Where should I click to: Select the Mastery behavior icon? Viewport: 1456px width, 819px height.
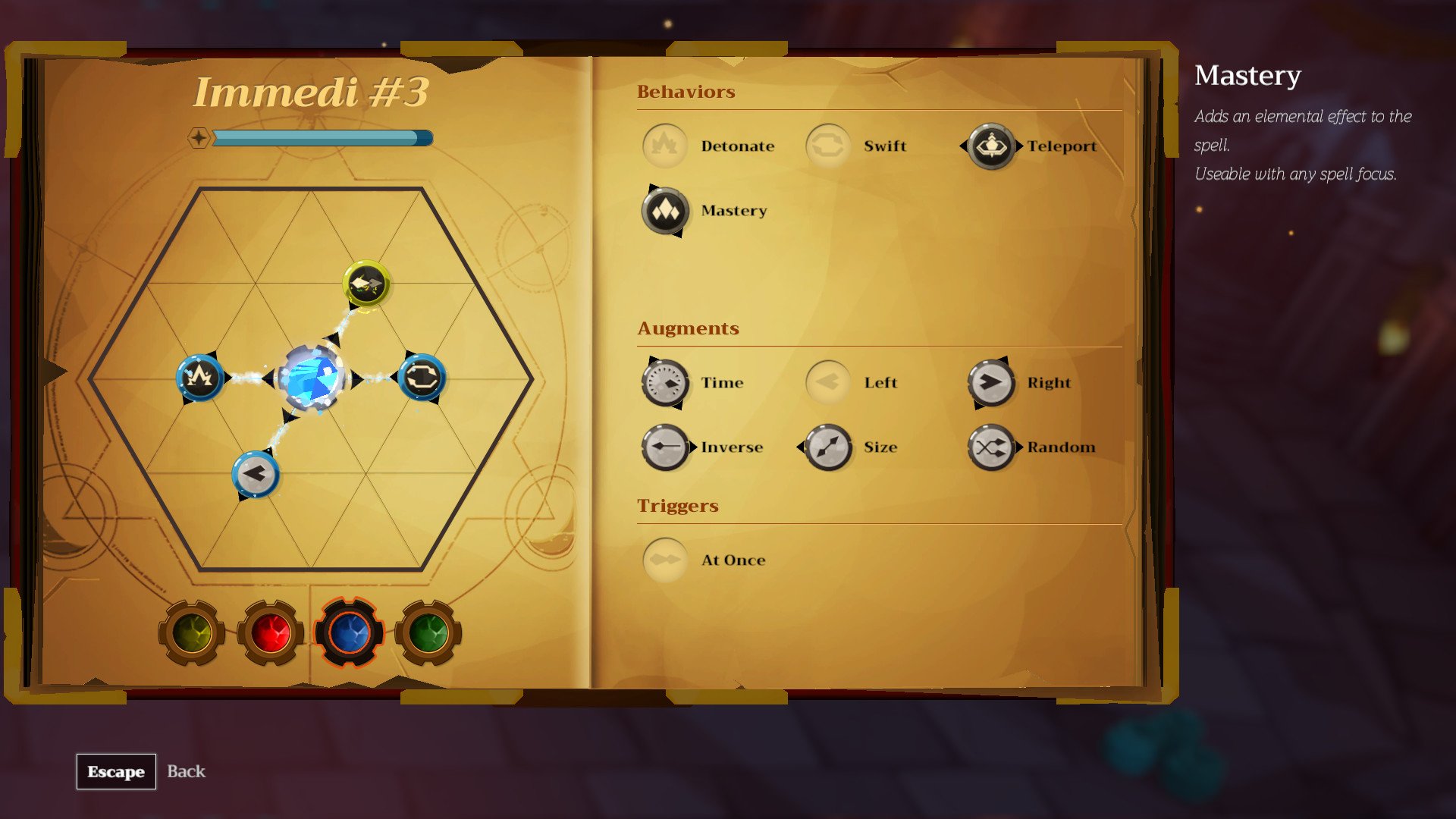click(665, 212)
